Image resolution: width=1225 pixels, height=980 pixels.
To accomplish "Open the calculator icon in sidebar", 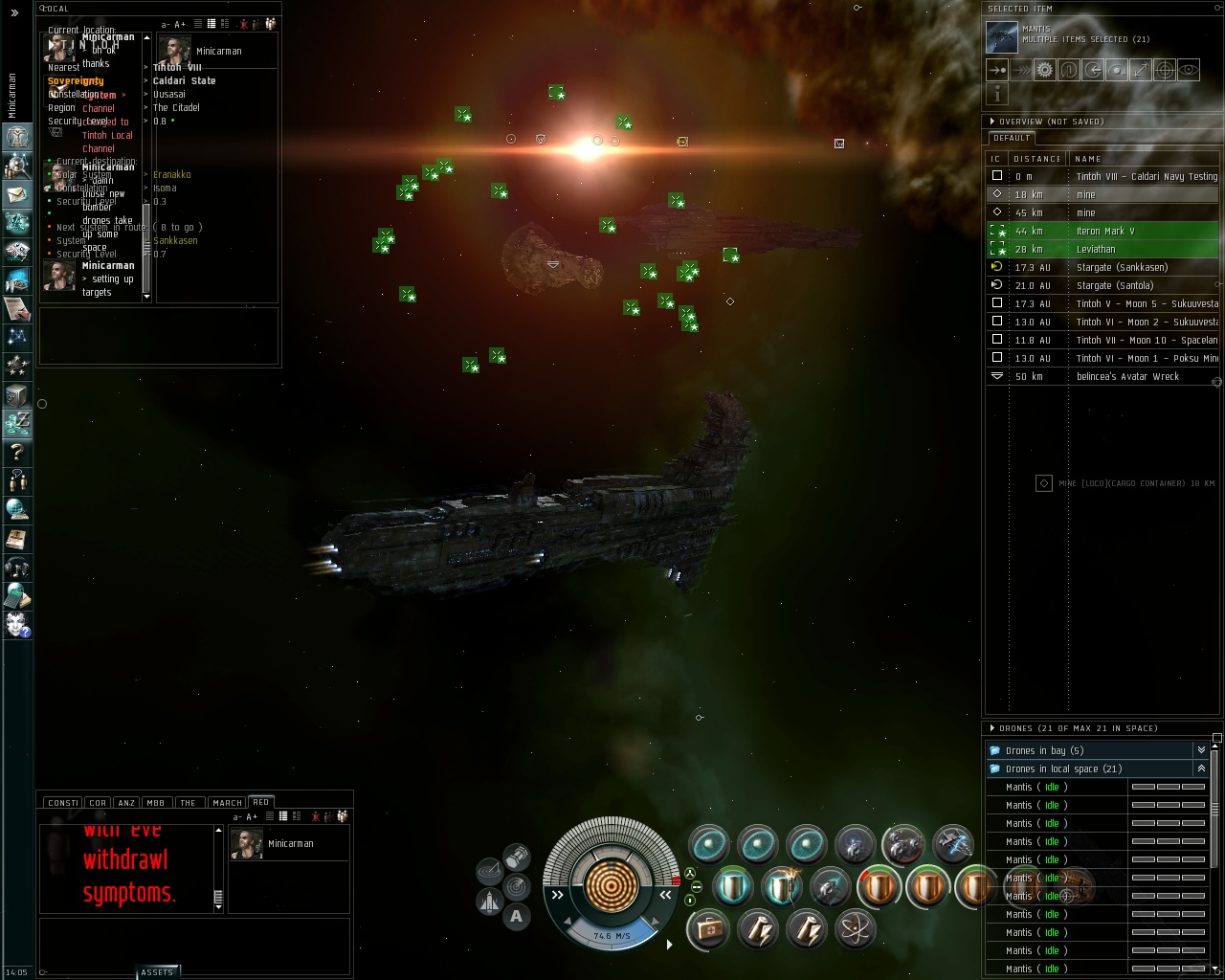I will pyautogui.click(x=16, y=597).
